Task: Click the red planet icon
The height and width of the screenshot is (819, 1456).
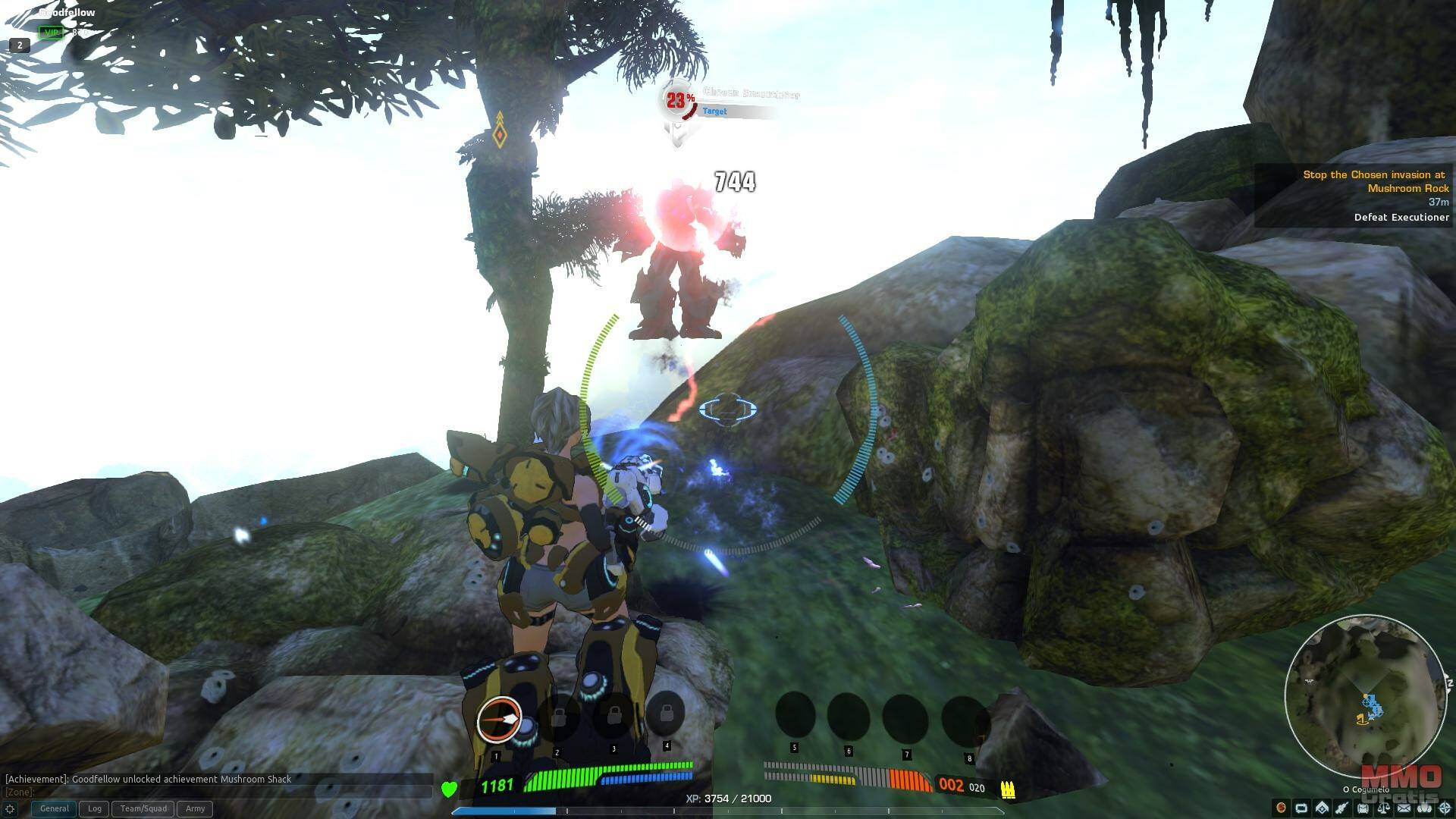Action: pos(1281,808)
